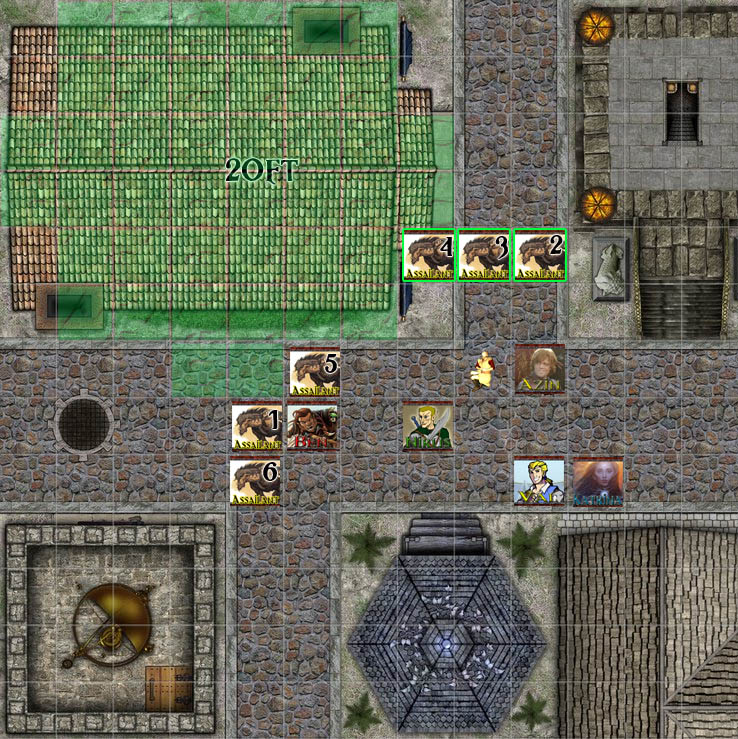738x739 pixels.
Task: Select the red-labeled bearded character token
Action: coord(312,427)
